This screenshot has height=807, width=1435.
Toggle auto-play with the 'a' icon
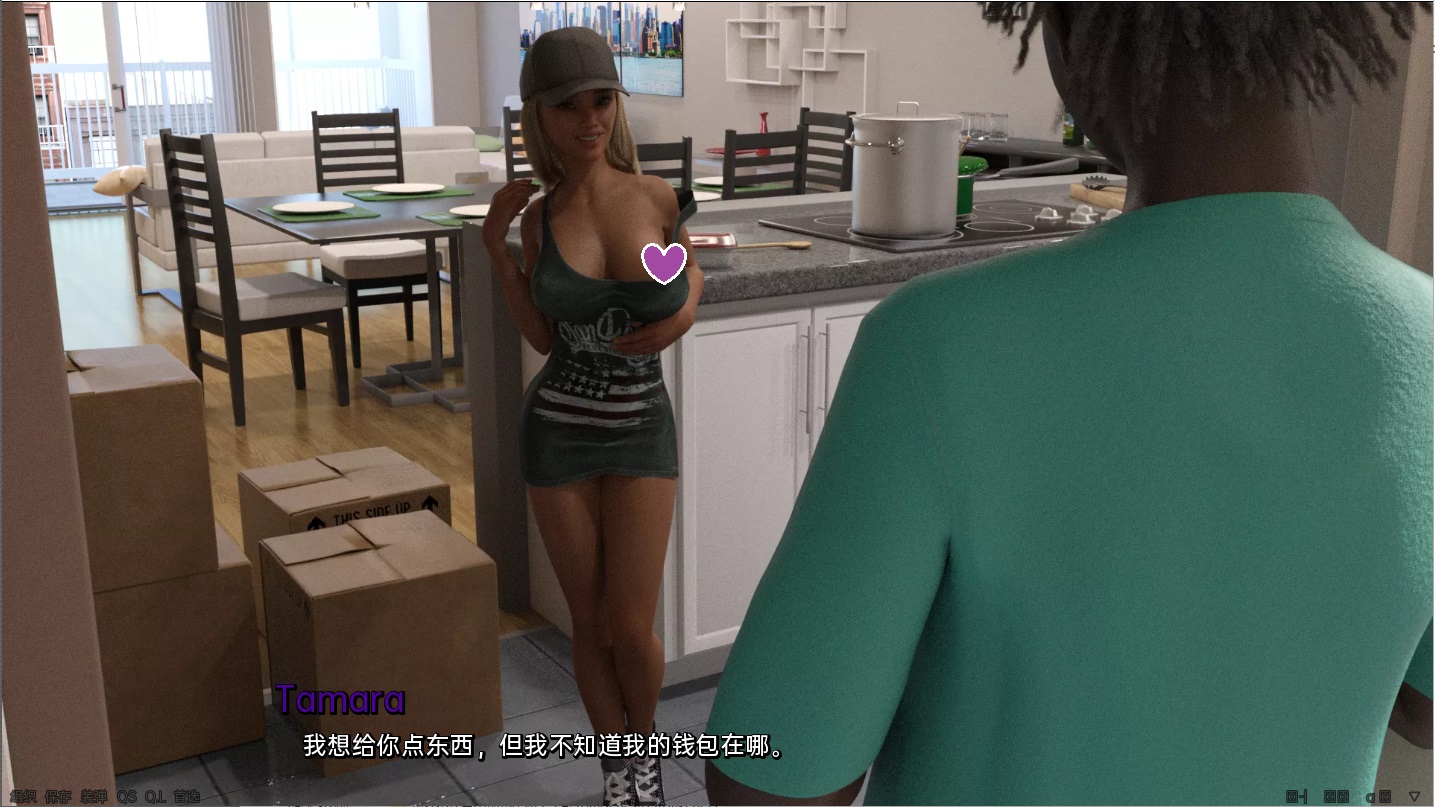[x=1370, y=795]
